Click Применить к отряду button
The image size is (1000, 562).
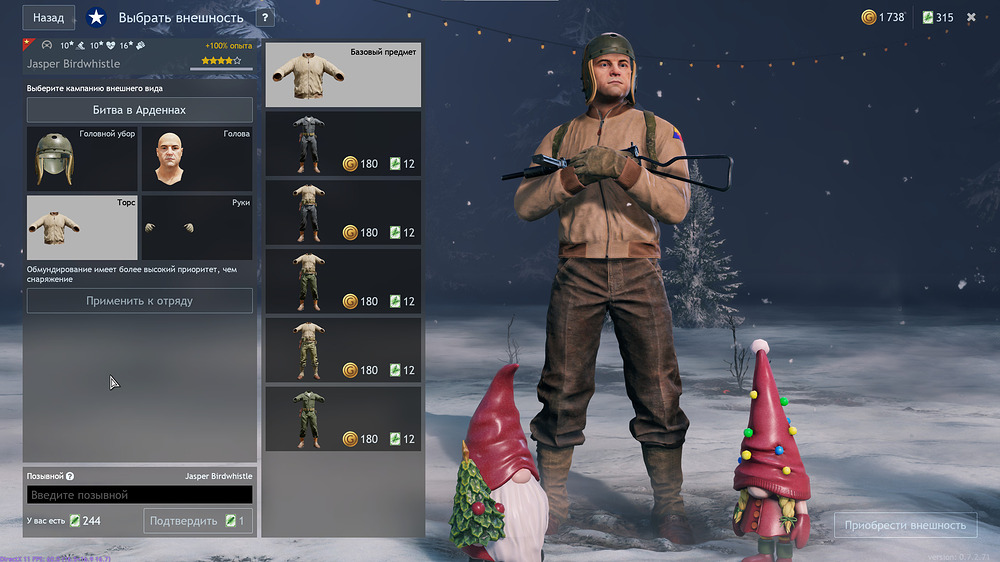[139, 301]
